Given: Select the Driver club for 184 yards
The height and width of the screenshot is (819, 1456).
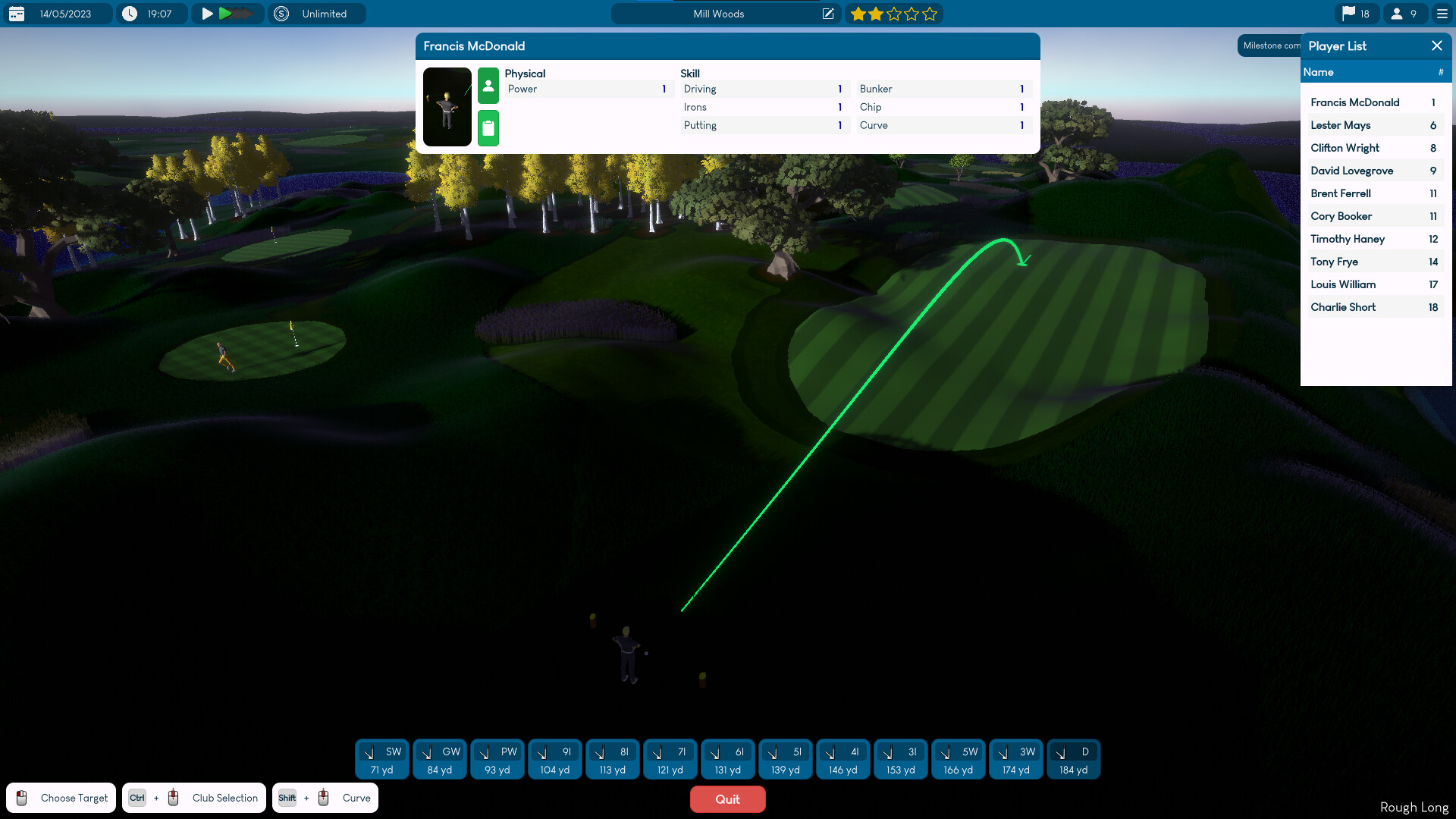Looking at the screenshot, I should point(1073,759).
